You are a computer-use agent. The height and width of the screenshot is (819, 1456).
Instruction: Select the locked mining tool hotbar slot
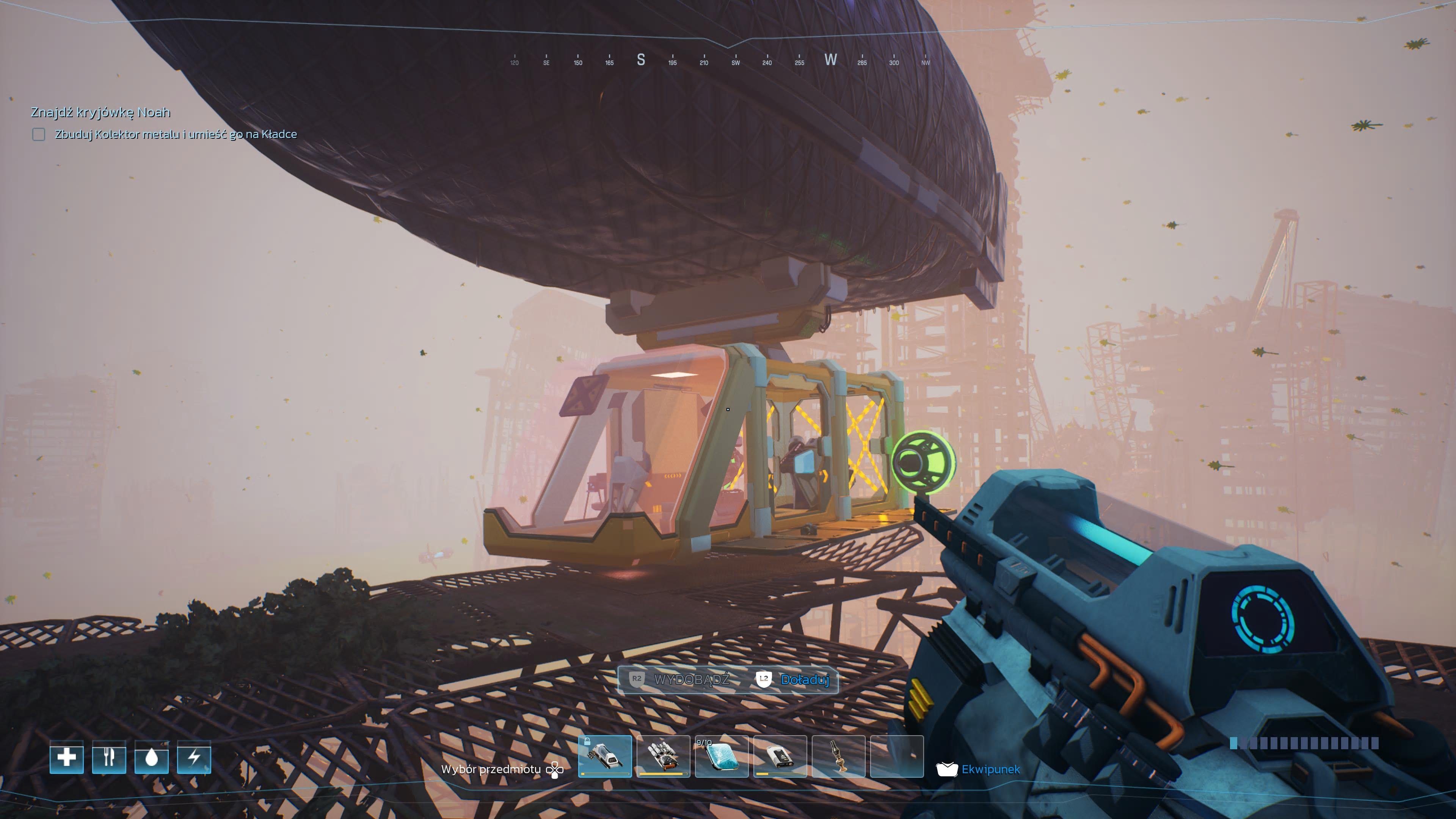605,756
